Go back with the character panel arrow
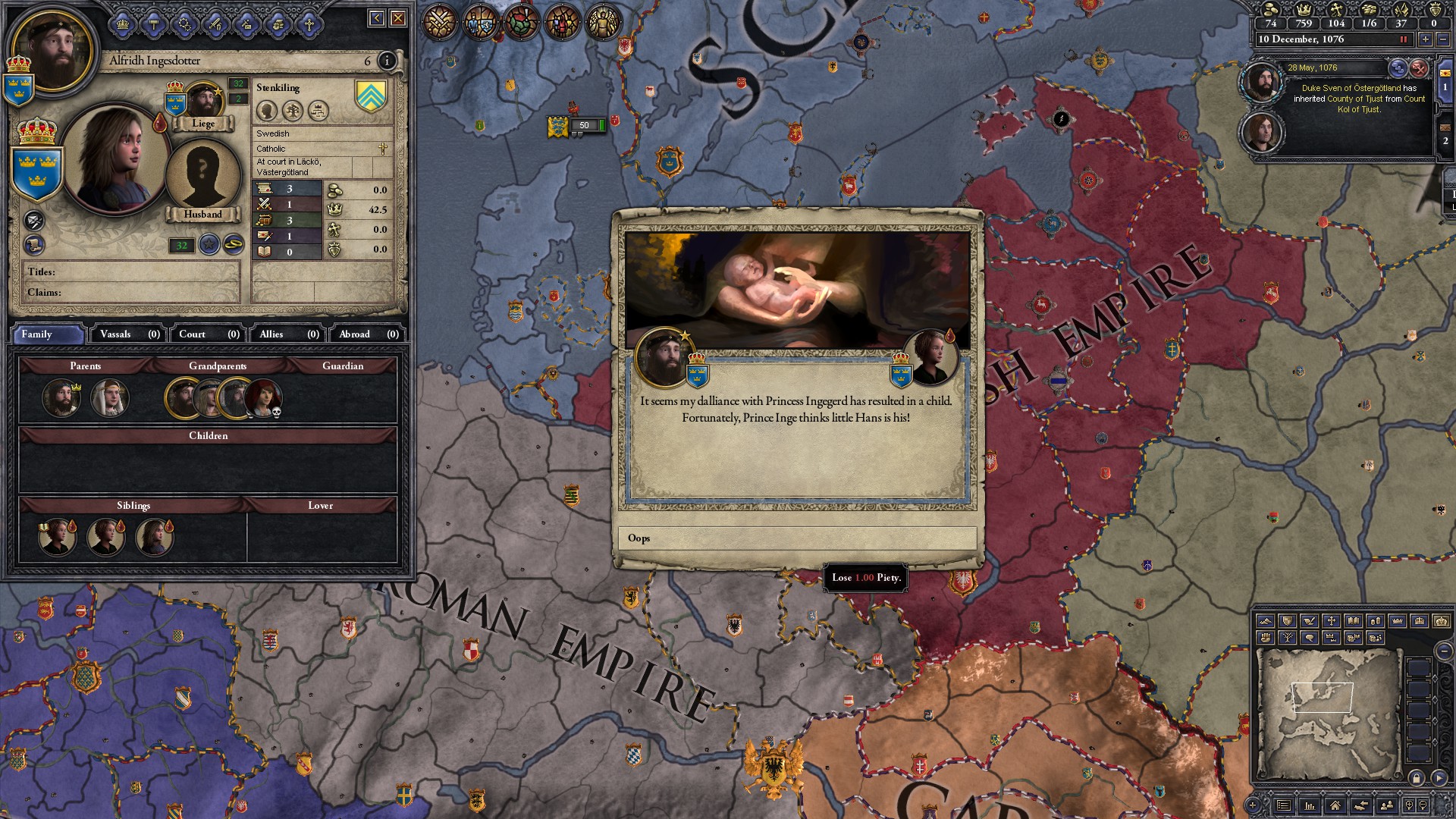The height and width of the screenshot is (819, 1456). click(377, 18)
